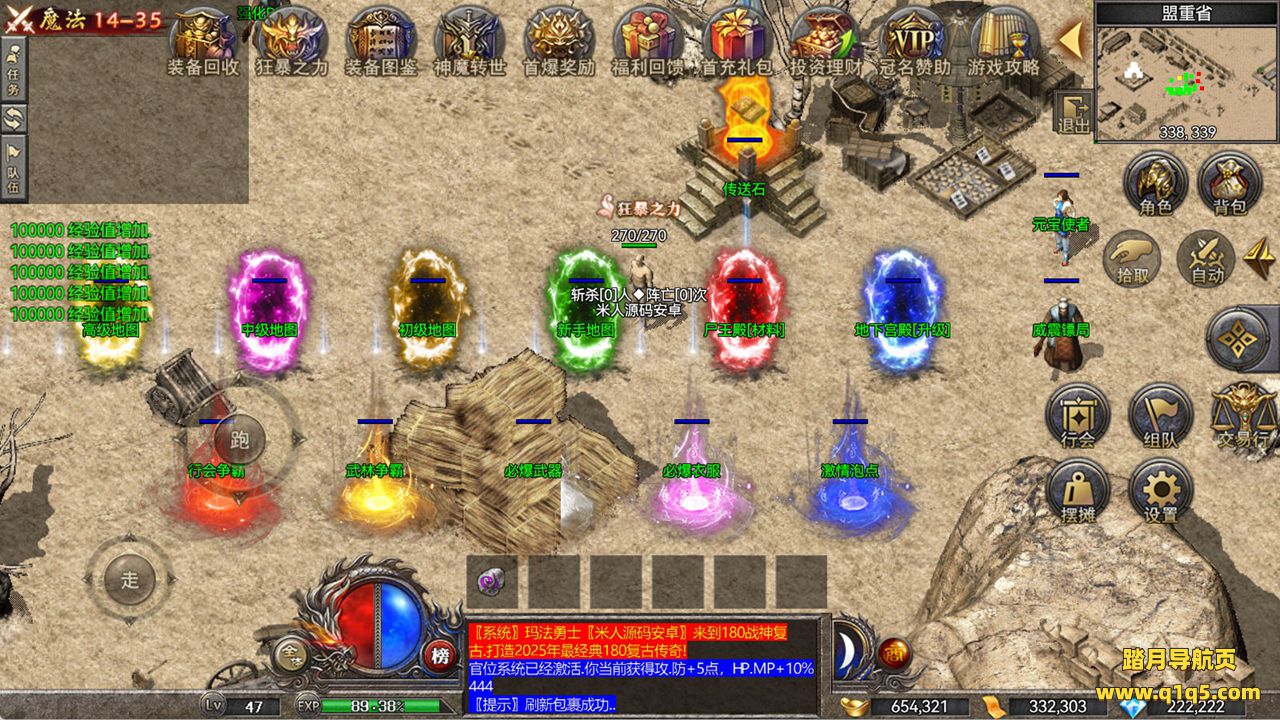Open the 行会 guild panel
This screenshot has width=1280, height=720.
tap(1078, 415)
